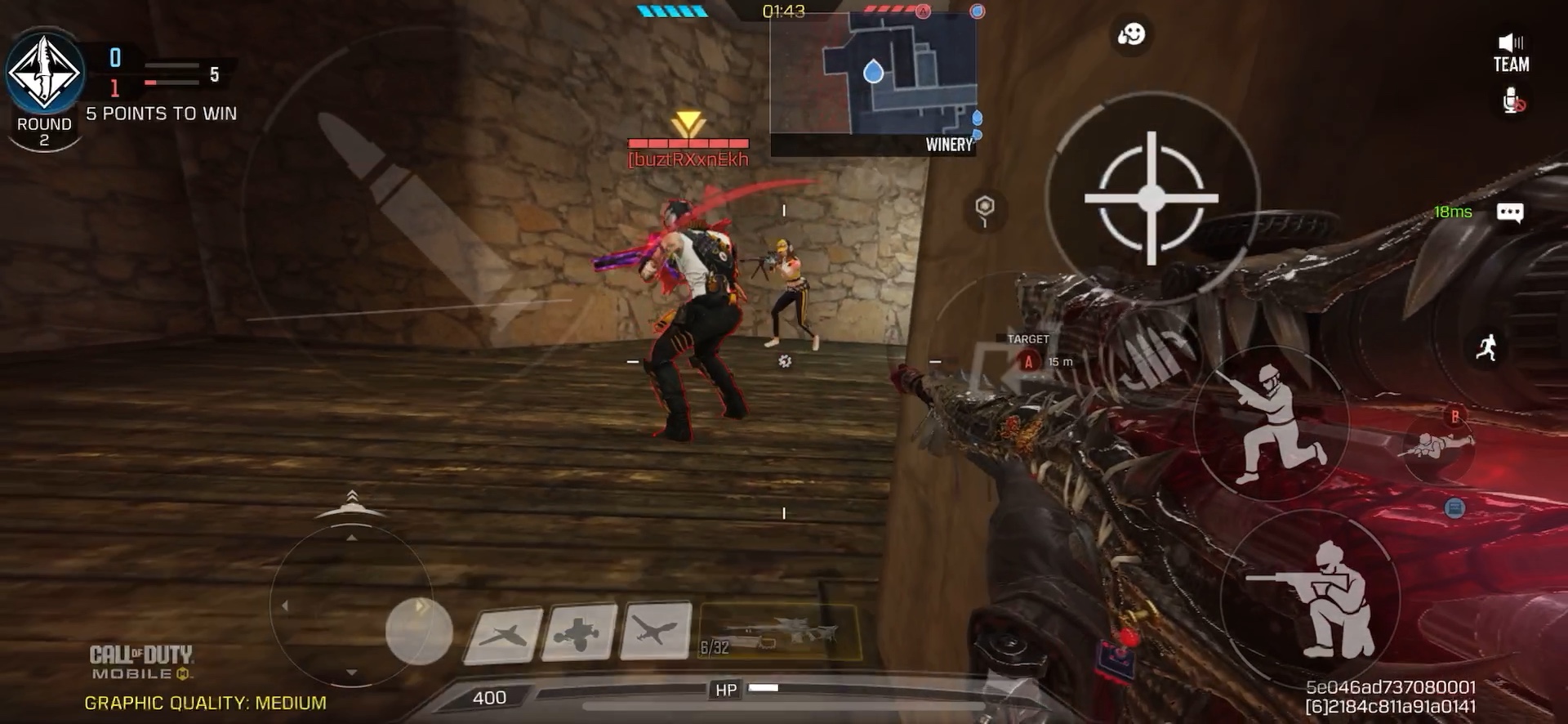Tap the hexagon map-pin ping icon
Viewport: 1568px width, 724px height.
tap(985, 208)
